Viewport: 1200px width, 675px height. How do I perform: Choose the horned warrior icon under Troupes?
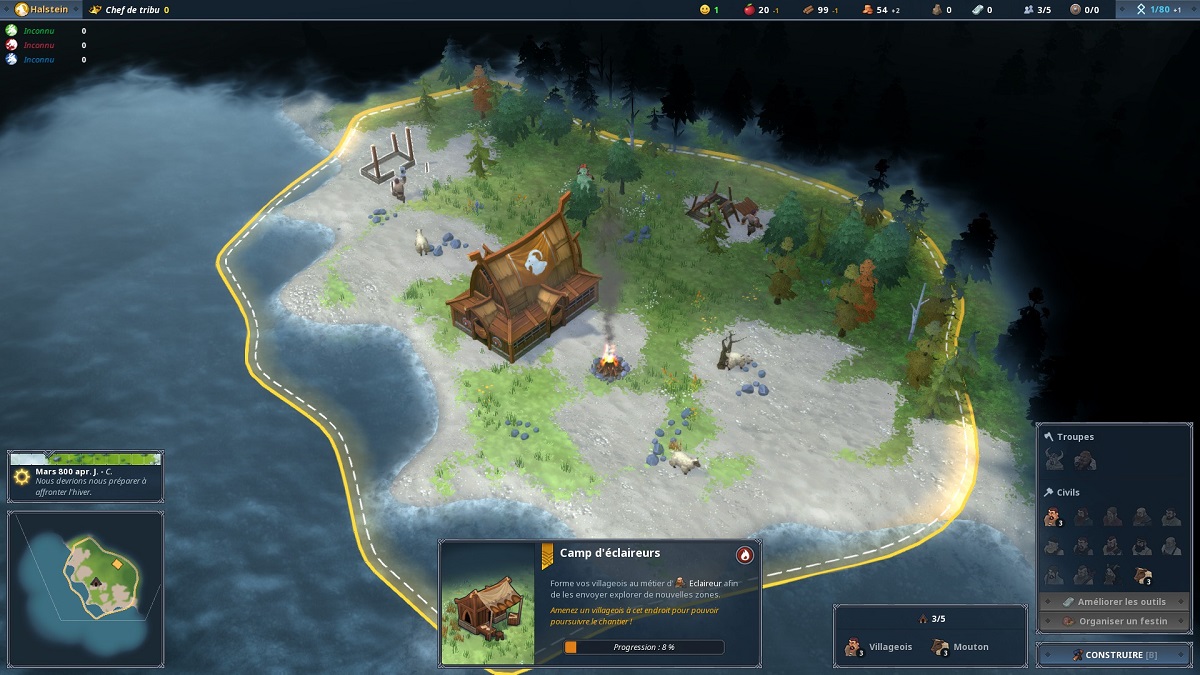pyautogui.click(x=1054, y=460)
